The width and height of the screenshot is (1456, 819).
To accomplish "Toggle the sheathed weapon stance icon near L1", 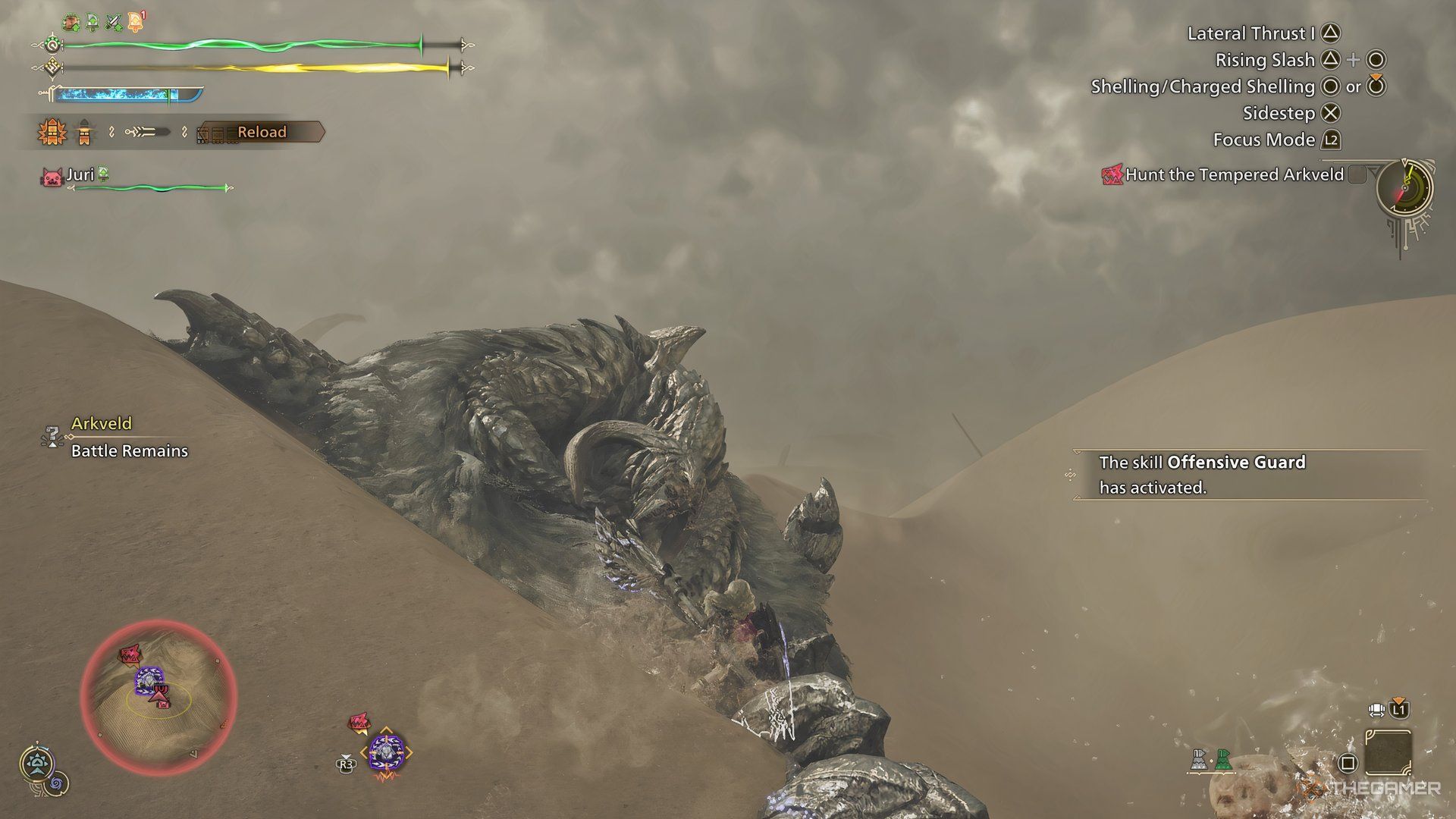I will pyautogui.click(x=1376, y=710).
